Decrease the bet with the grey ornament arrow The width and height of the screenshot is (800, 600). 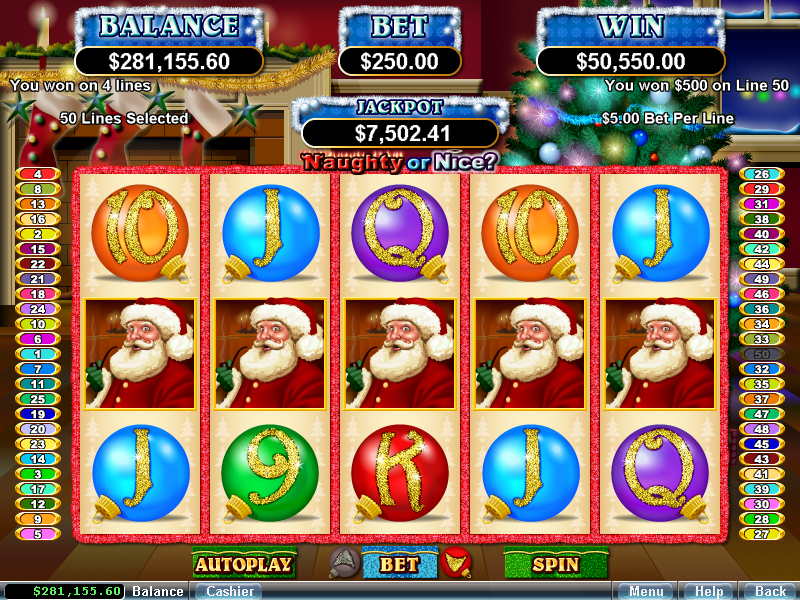(x=343, y=564)
